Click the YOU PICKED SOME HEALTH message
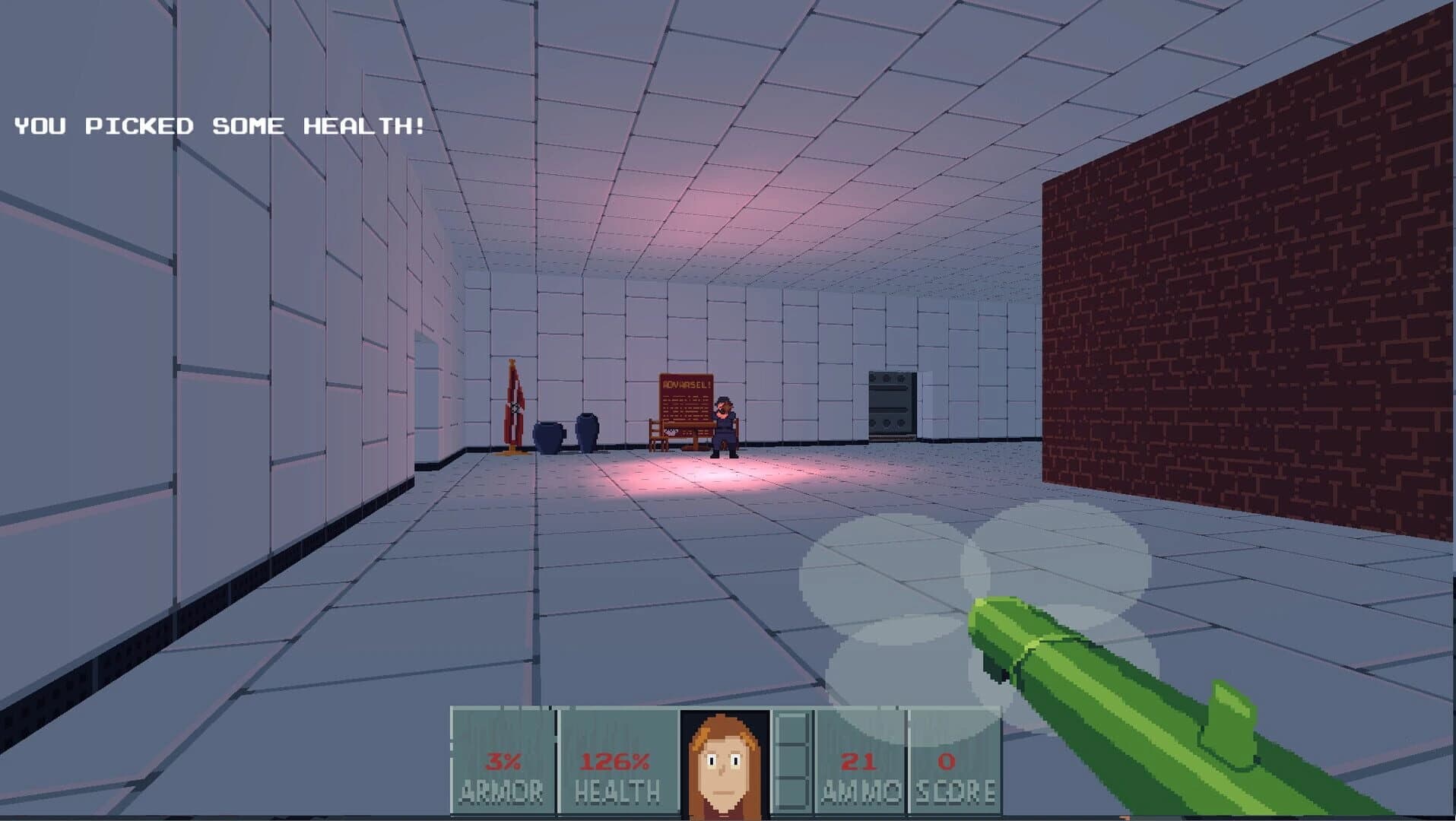Screen dimensions: 1456x821 click(218, 127)
